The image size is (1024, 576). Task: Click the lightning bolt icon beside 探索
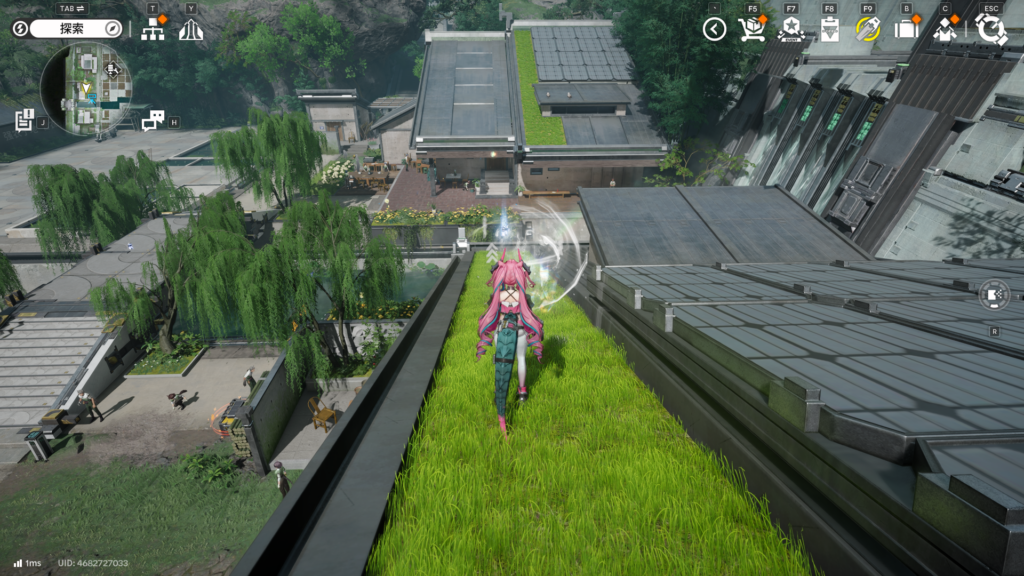20,29
